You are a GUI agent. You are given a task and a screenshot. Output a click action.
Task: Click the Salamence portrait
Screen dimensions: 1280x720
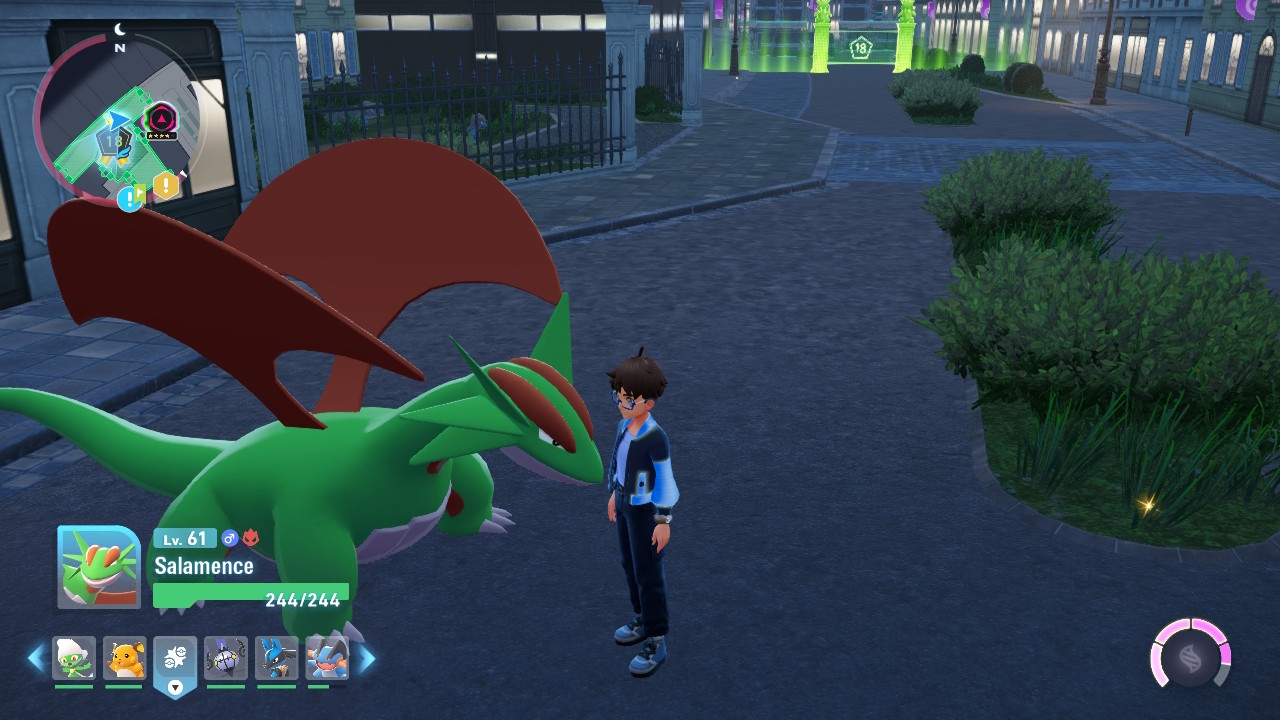pos(99,567)
